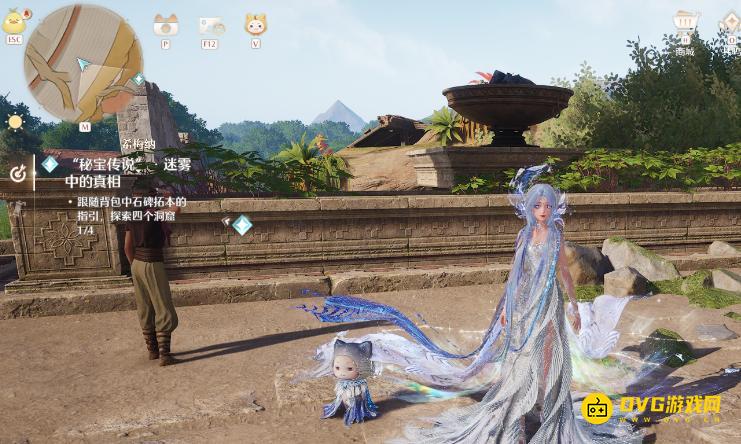Click the diamond quest marker on the minimap edge
The width and height of the screenshot is (741, 444).
pyautogui.click(x=138, y=79)
